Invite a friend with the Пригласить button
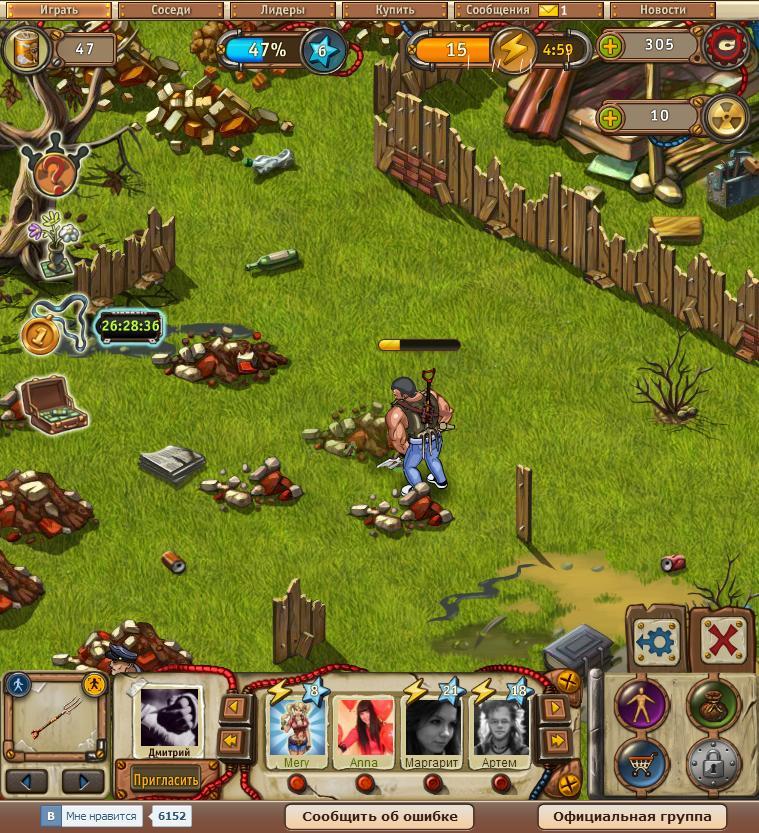The width and height of the screenshot is (759, 833). (x=166, y=778)
